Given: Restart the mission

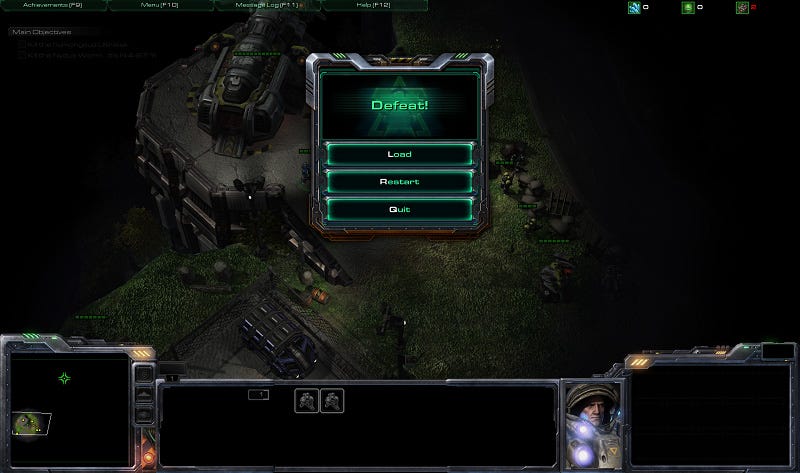Looking at the screenshot, I should [399, 182].
